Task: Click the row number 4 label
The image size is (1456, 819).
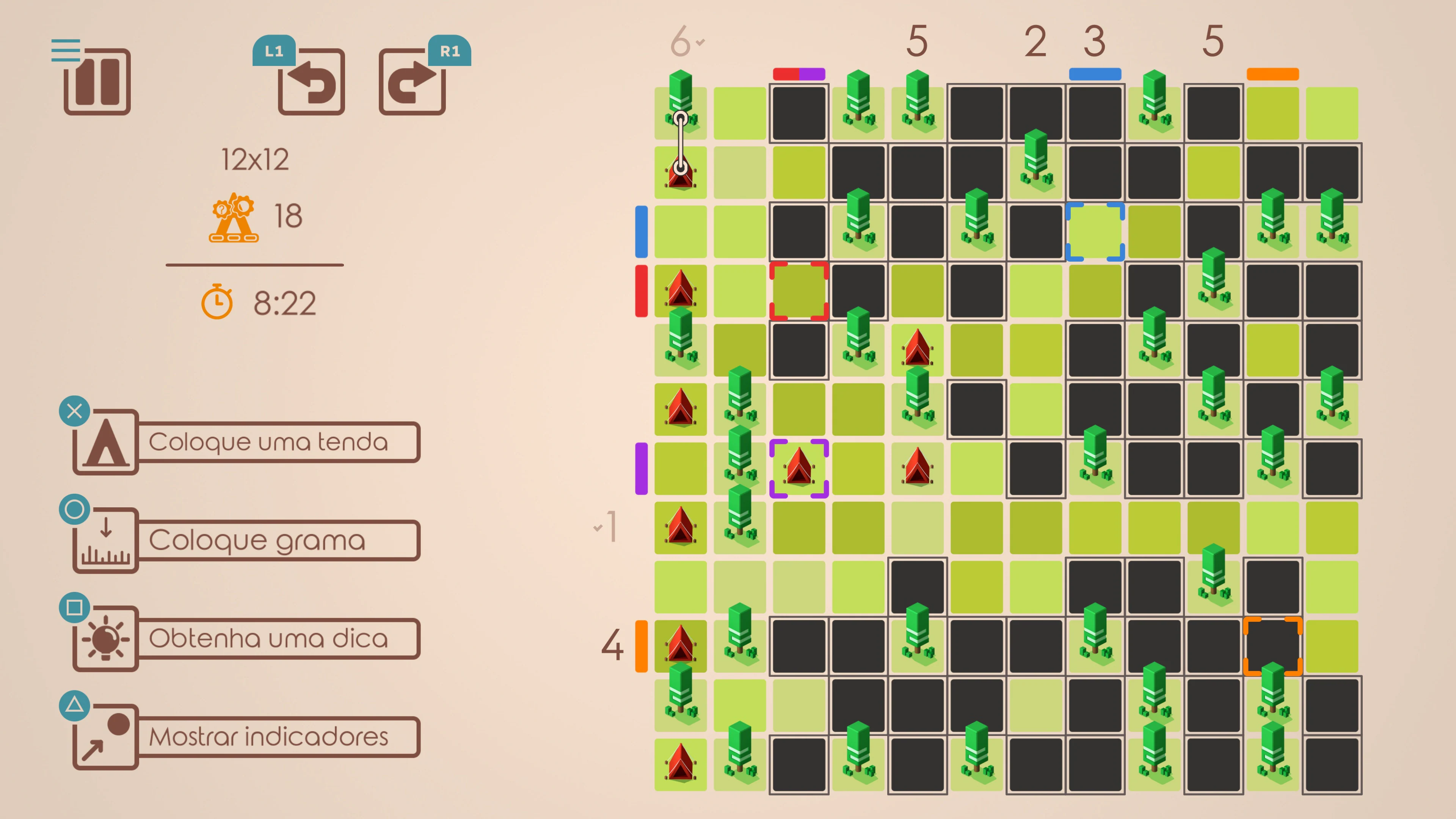Action: click(612, 644)
